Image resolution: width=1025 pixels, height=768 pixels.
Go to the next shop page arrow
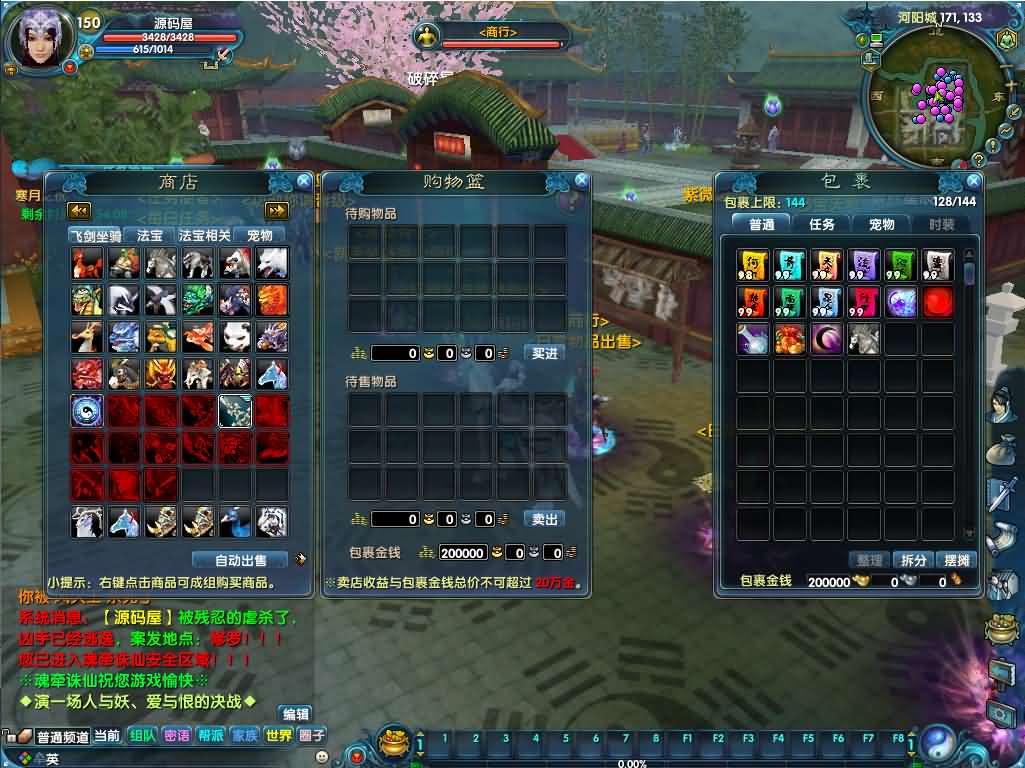(276, 210)
